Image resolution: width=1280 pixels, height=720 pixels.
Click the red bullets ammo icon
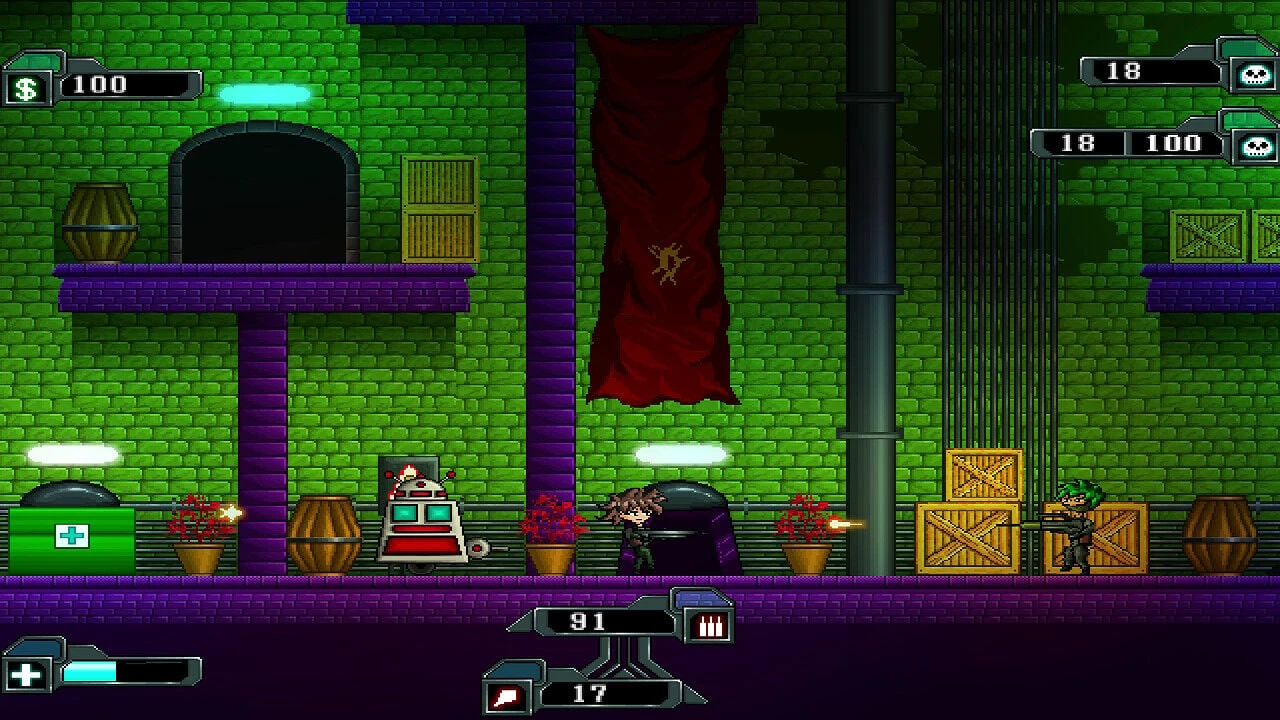710,626
